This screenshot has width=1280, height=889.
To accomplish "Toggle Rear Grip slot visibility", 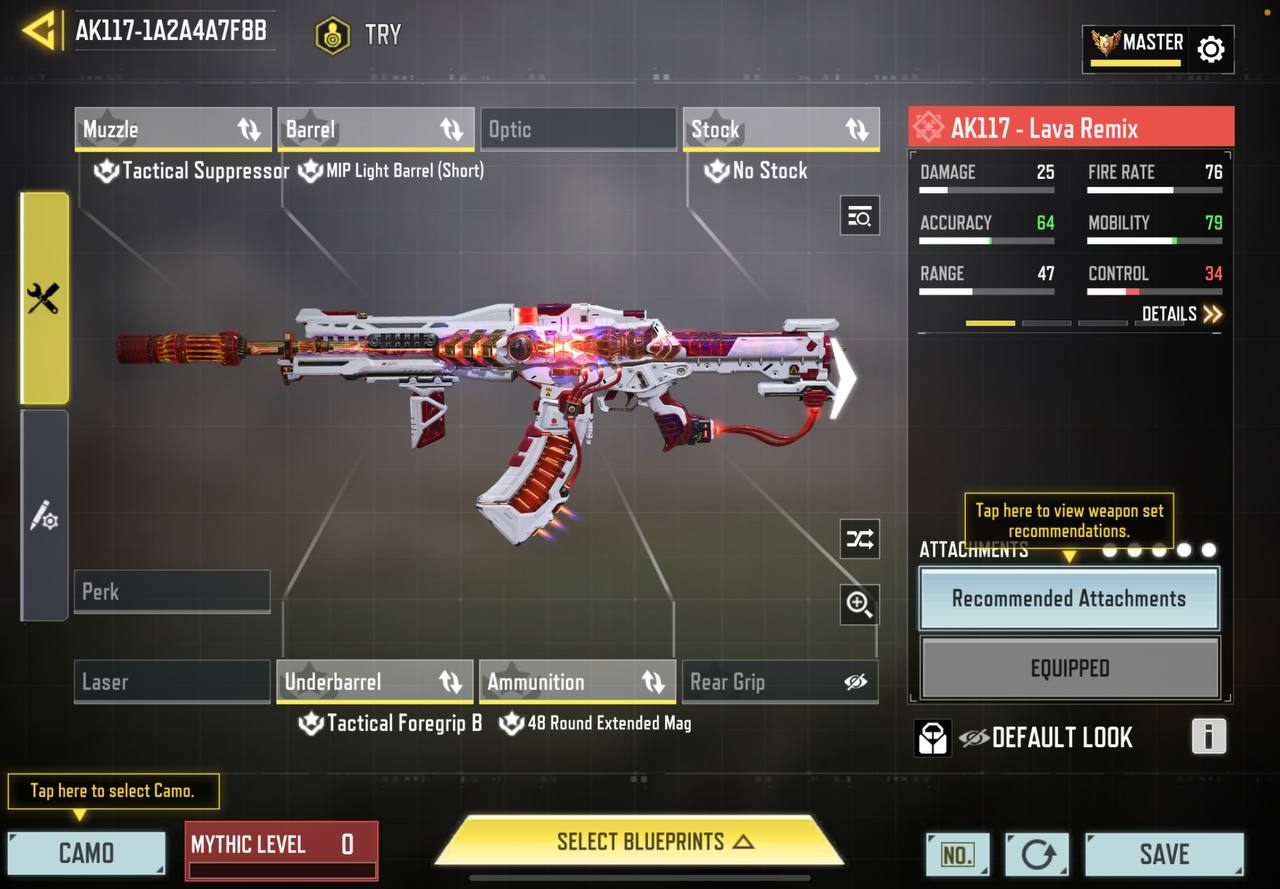I will [x=855, y=682].
